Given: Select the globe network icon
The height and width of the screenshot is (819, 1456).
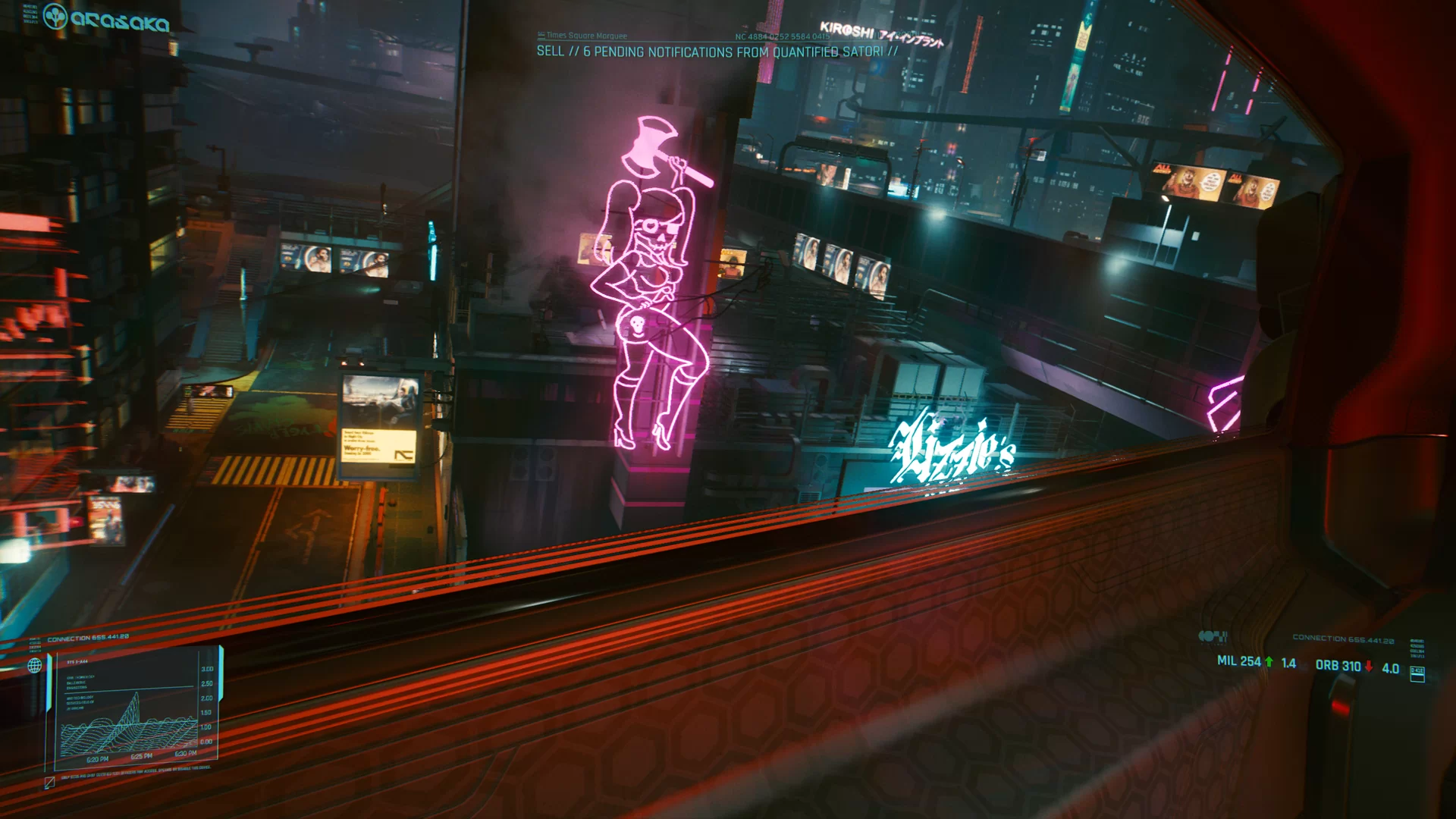Looking at the screenshot, I should (x=36, y=664).
